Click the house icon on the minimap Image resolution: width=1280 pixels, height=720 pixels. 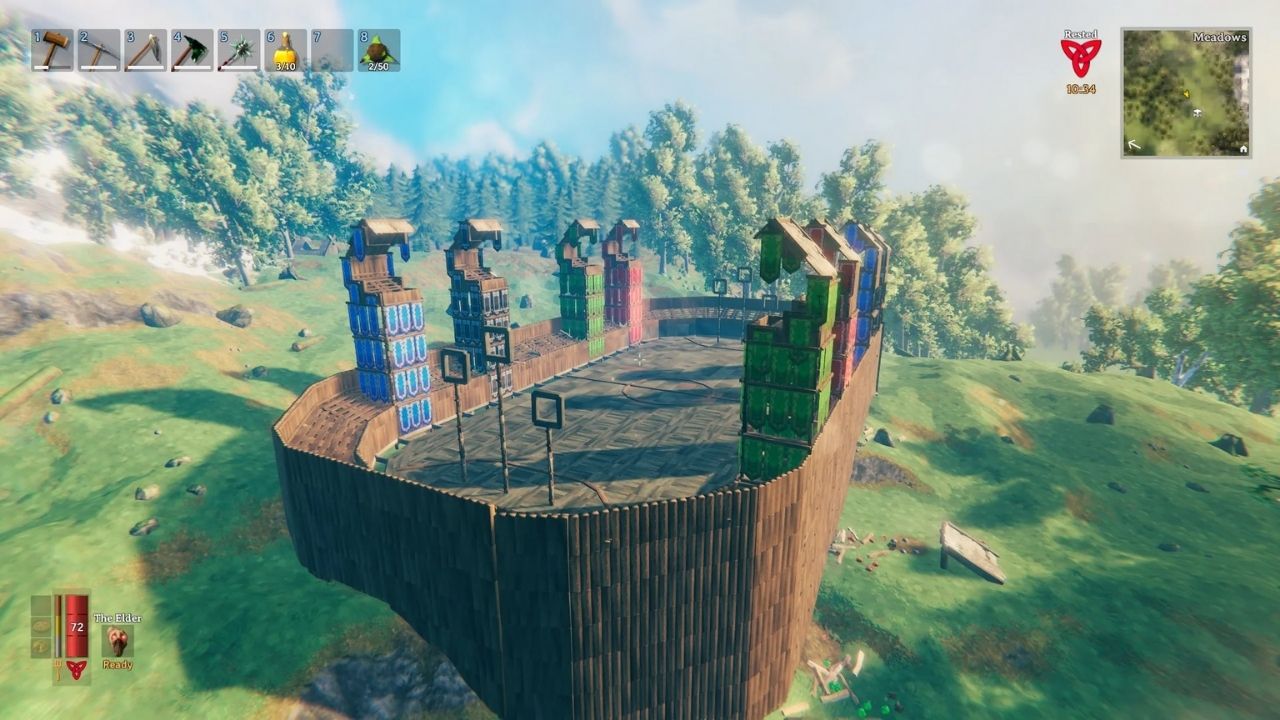(x=1243, y=149)
